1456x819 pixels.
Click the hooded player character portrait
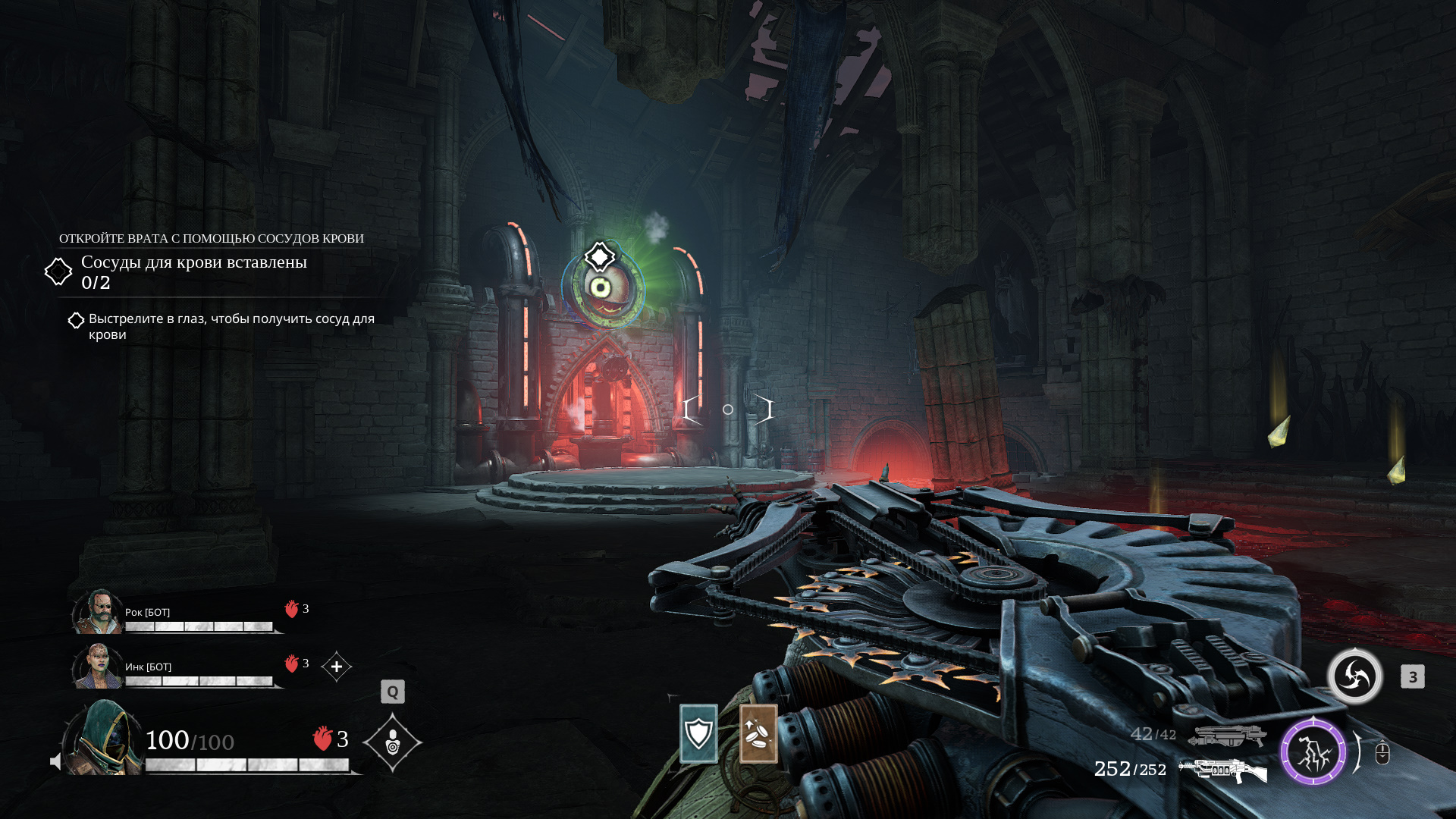pyautogui.click(x=104, y=739)
